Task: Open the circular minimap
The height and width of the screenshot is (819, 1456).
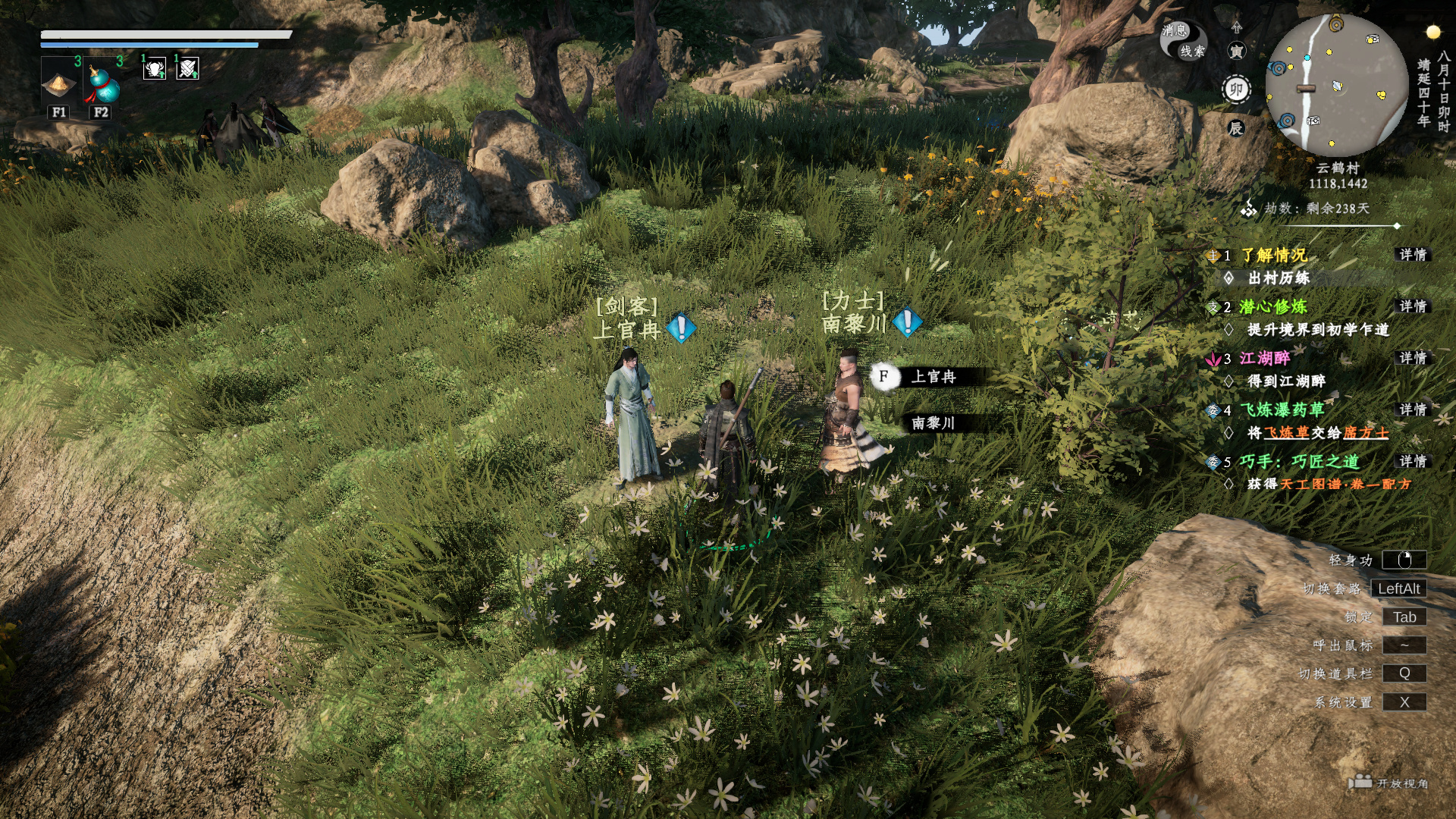Action: pyautogui.click(x=1336, y=85)
